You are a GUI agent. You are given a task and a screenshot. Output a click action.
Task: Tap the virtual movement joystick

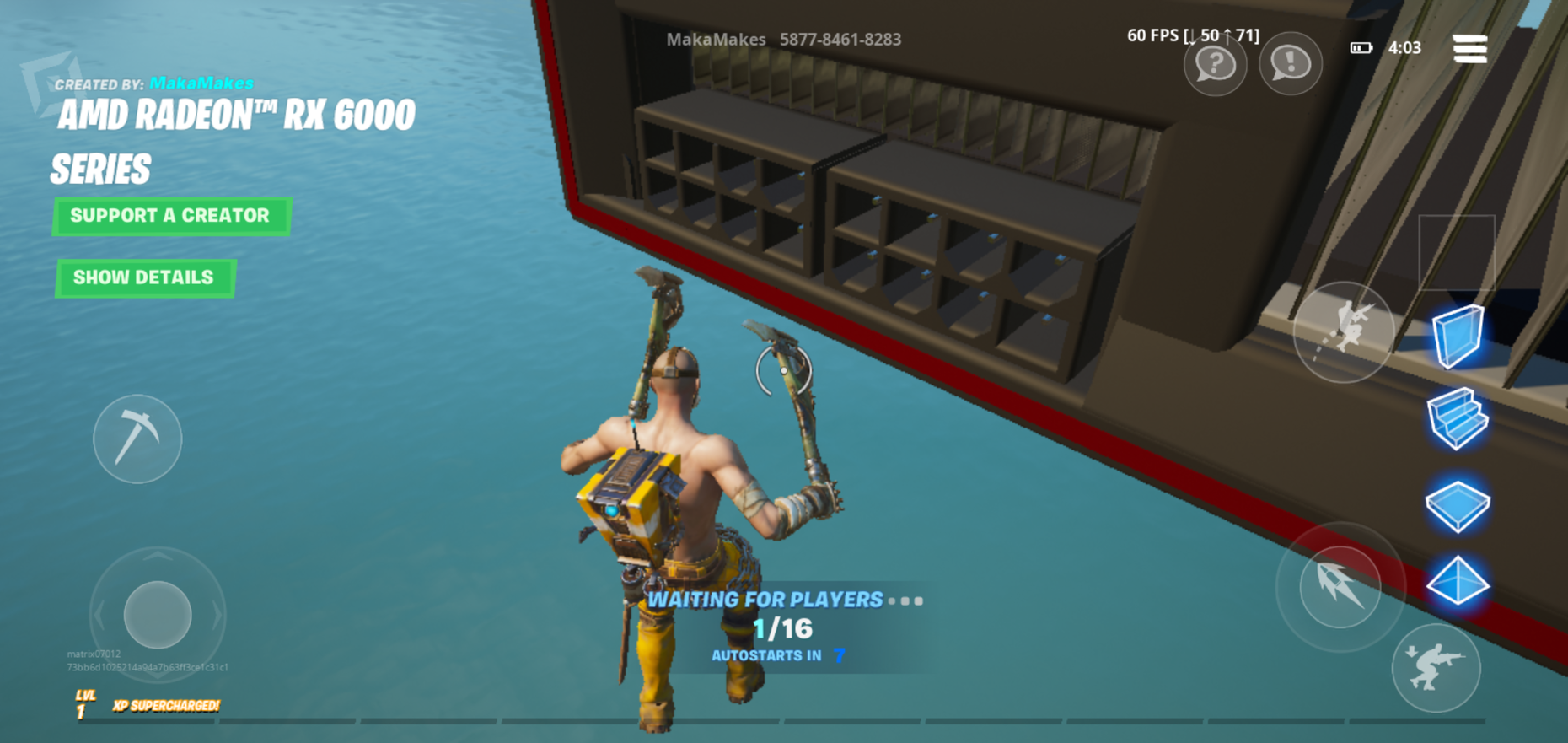[x=158, y=614]
